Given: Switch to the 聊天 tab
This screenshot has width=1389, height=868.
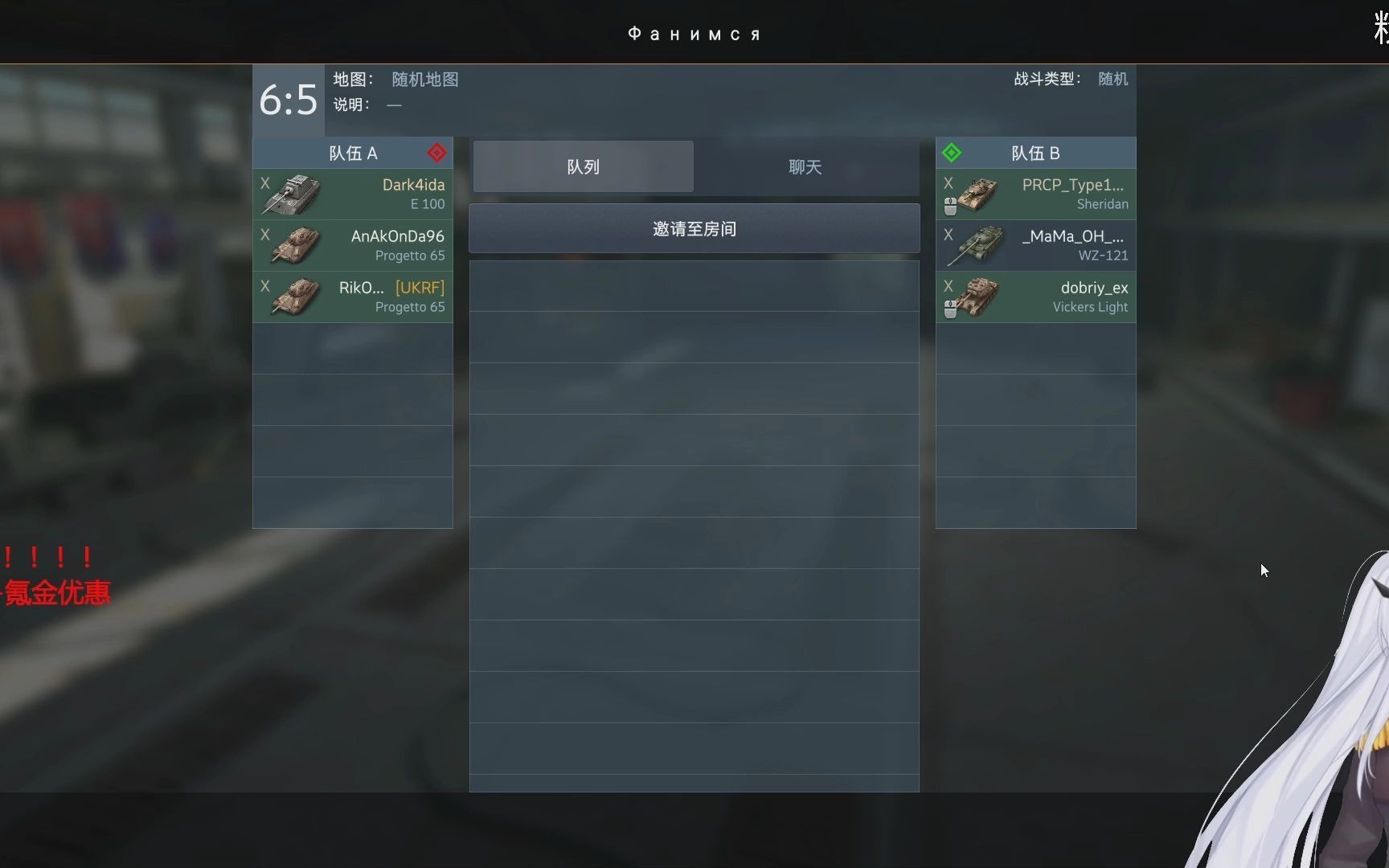Looking at the screenshot, I should point(804,166).
